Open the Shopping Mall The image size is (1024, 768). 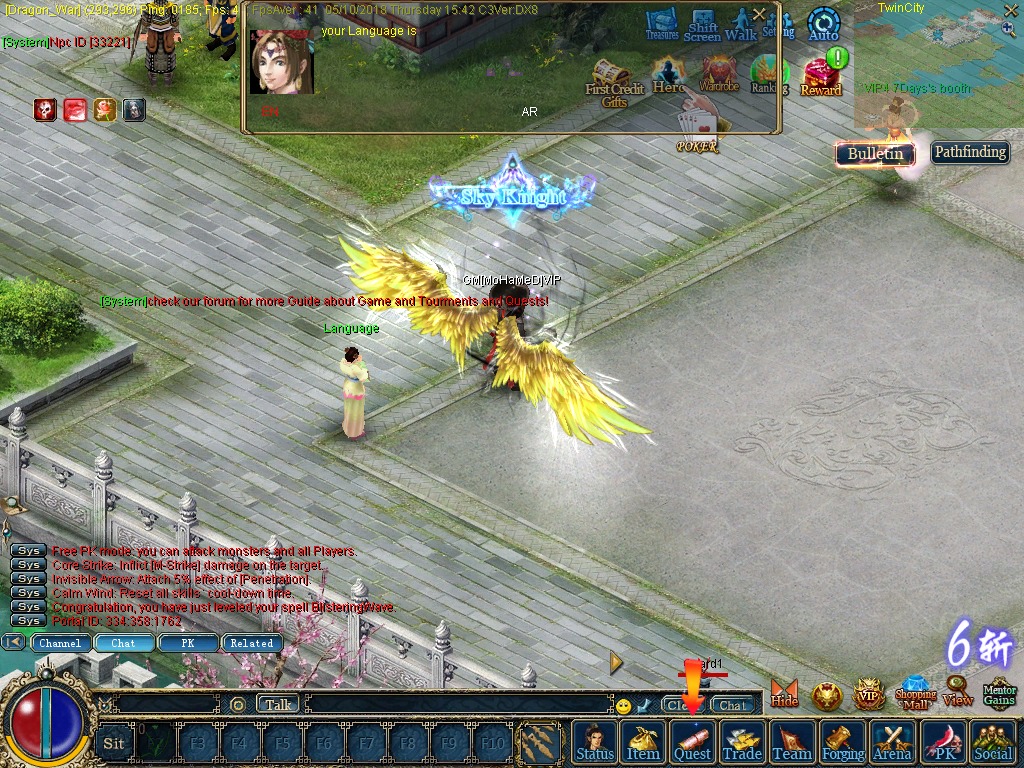click(x=915, y=692)
